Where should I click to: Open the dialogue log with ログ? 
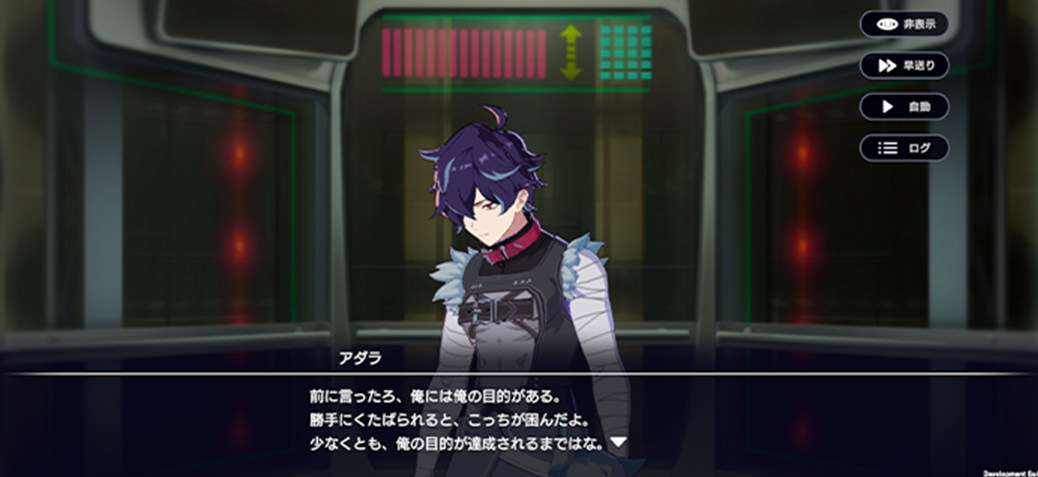pyautogui.click(x=904, y=148)
